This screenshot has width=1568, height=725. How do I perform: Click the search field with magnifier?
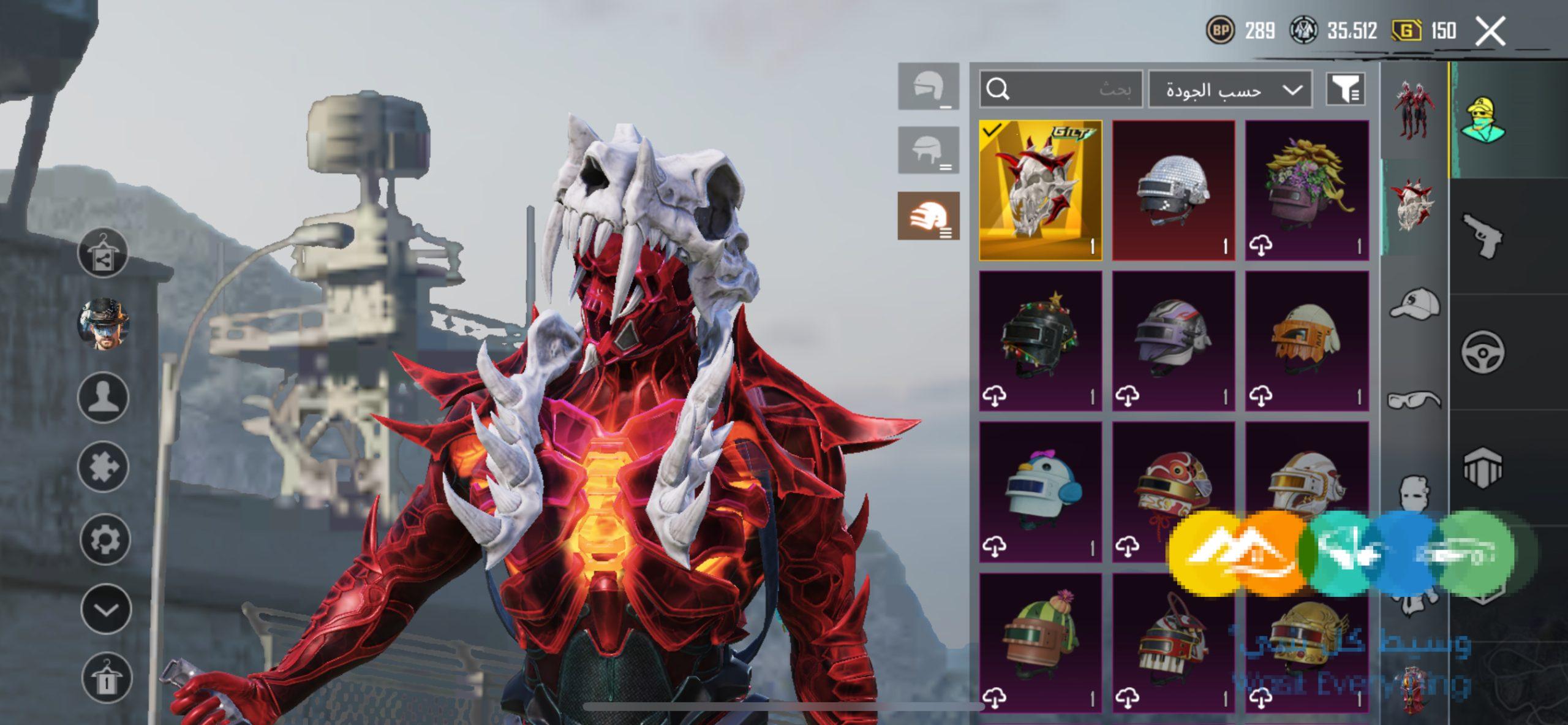pos(1060,89)
